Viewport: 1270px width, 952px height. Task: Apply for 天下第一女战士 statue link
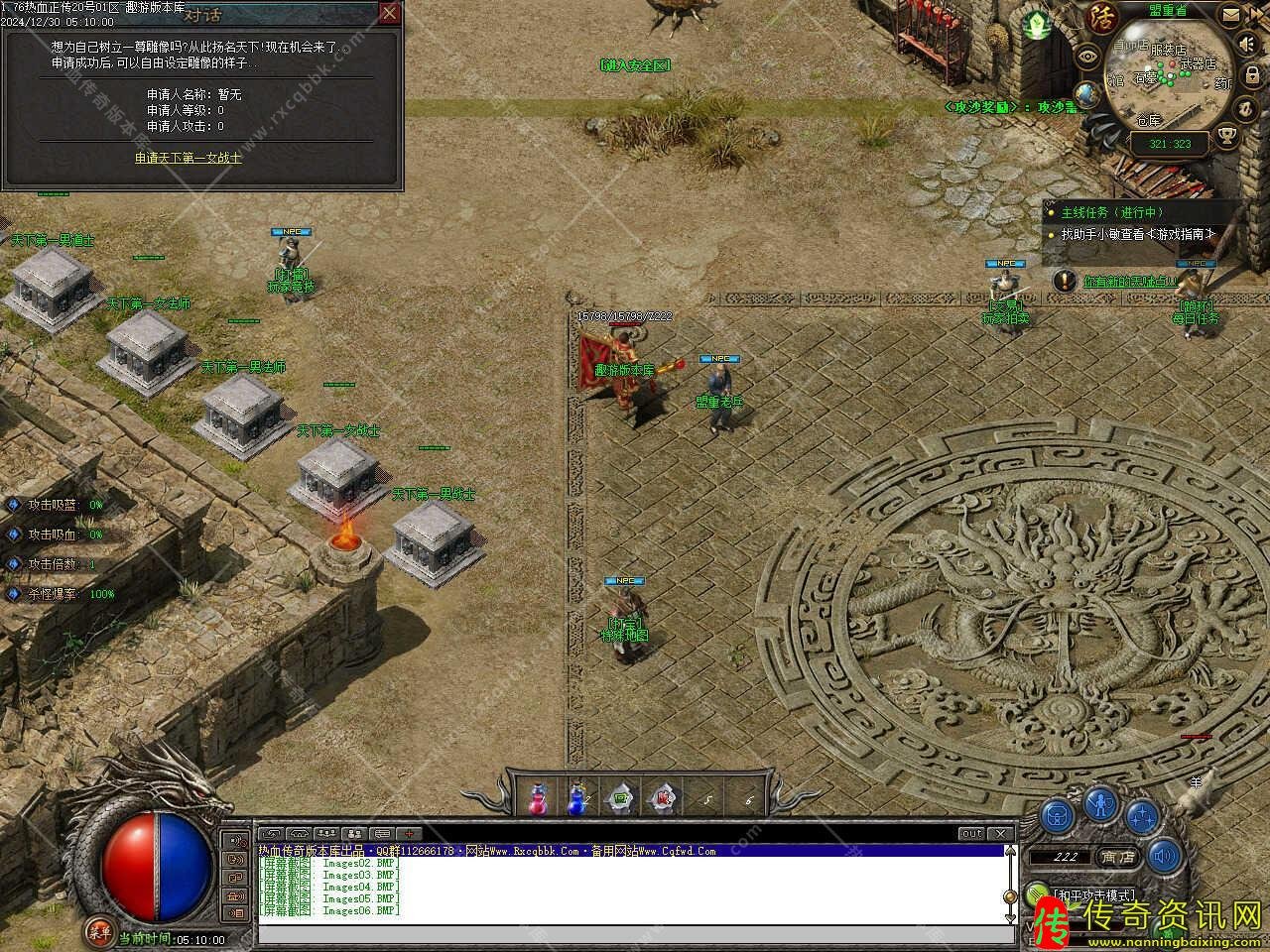[x=189, y=158]
